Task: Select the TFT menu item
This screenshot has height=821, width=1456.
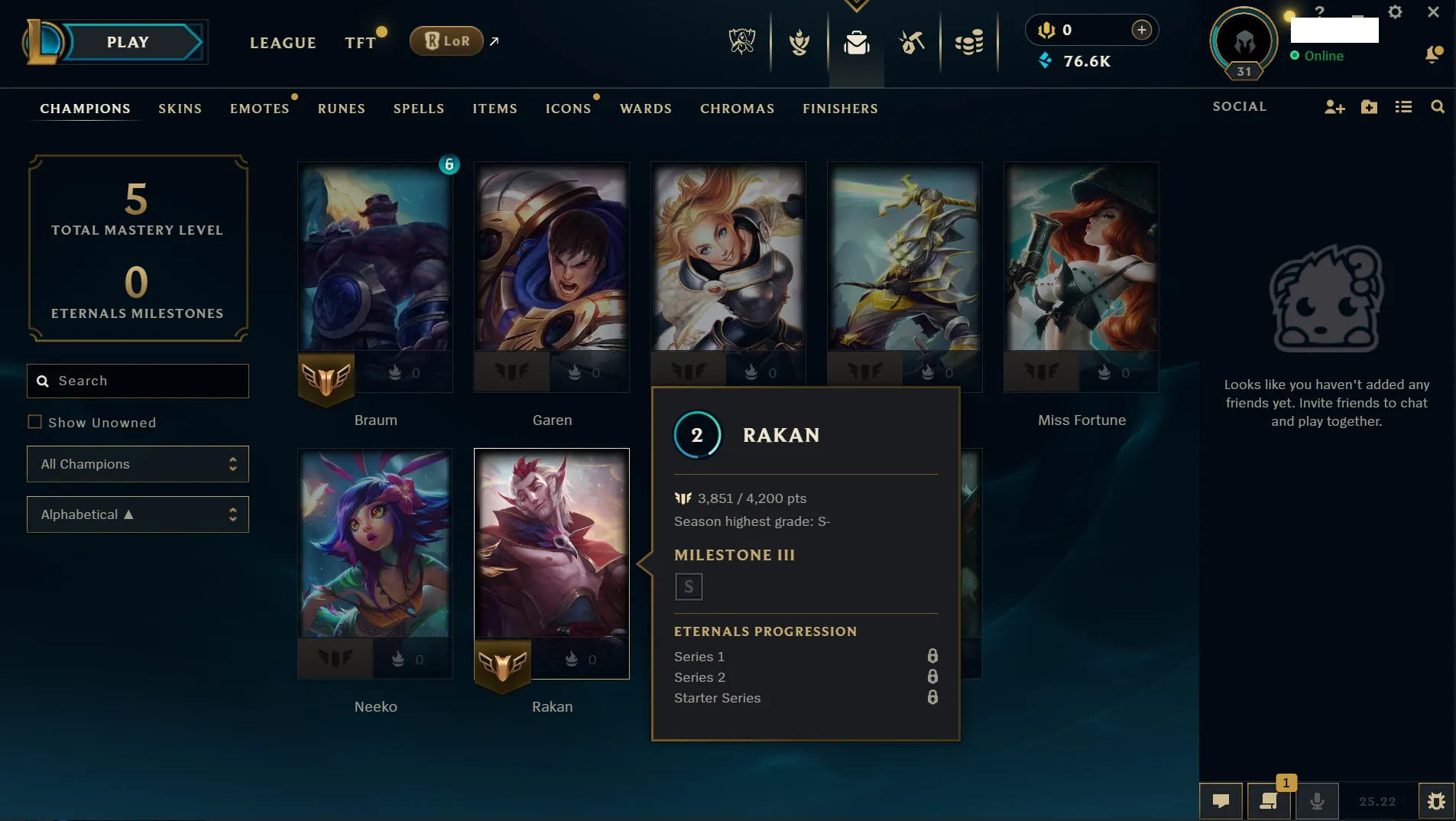Action: click(359, 42)
